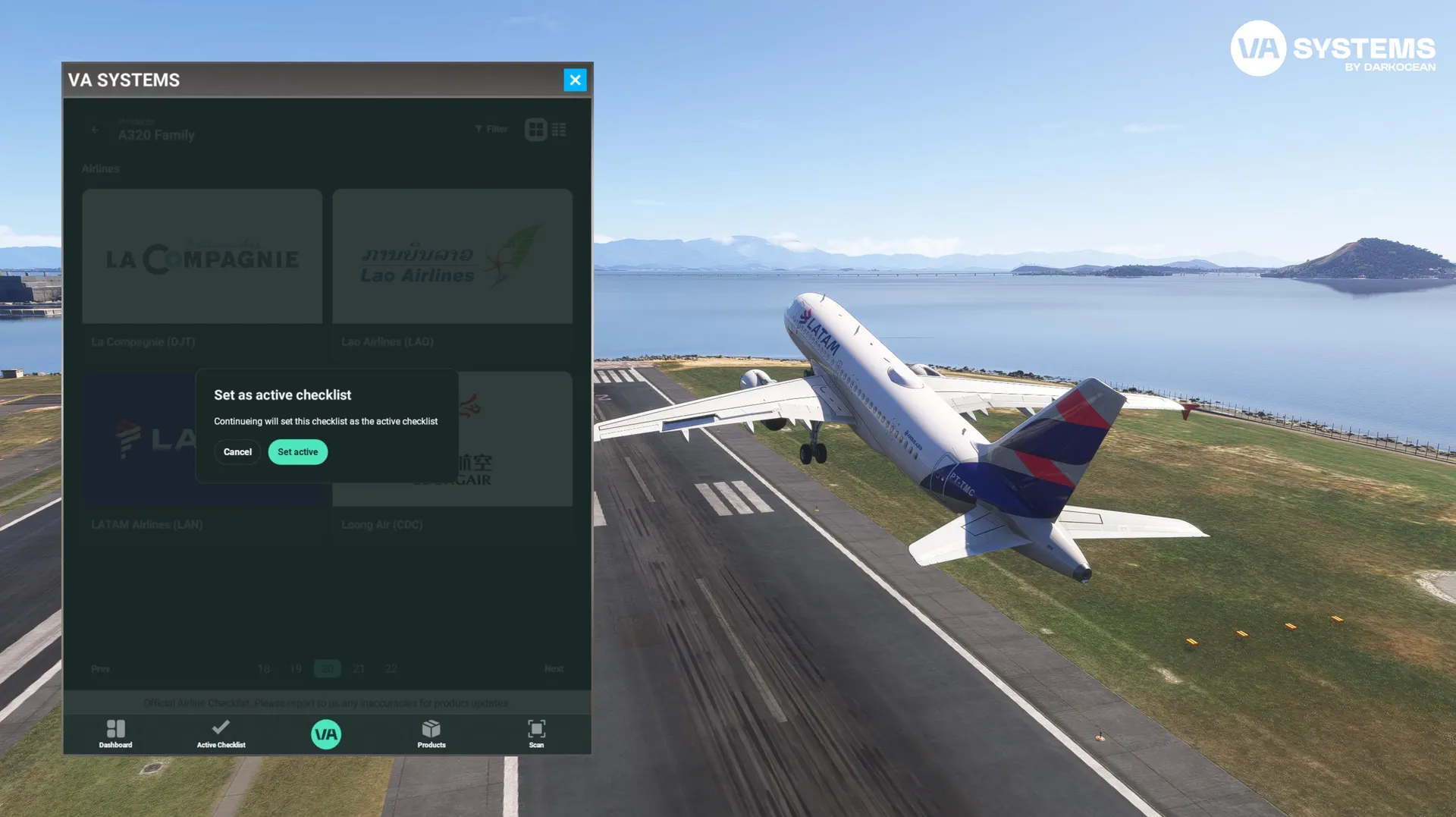The height and width of the screenshot is (817, 1456).
Task: Open the Dashboard tab
Action: (115, 734)
